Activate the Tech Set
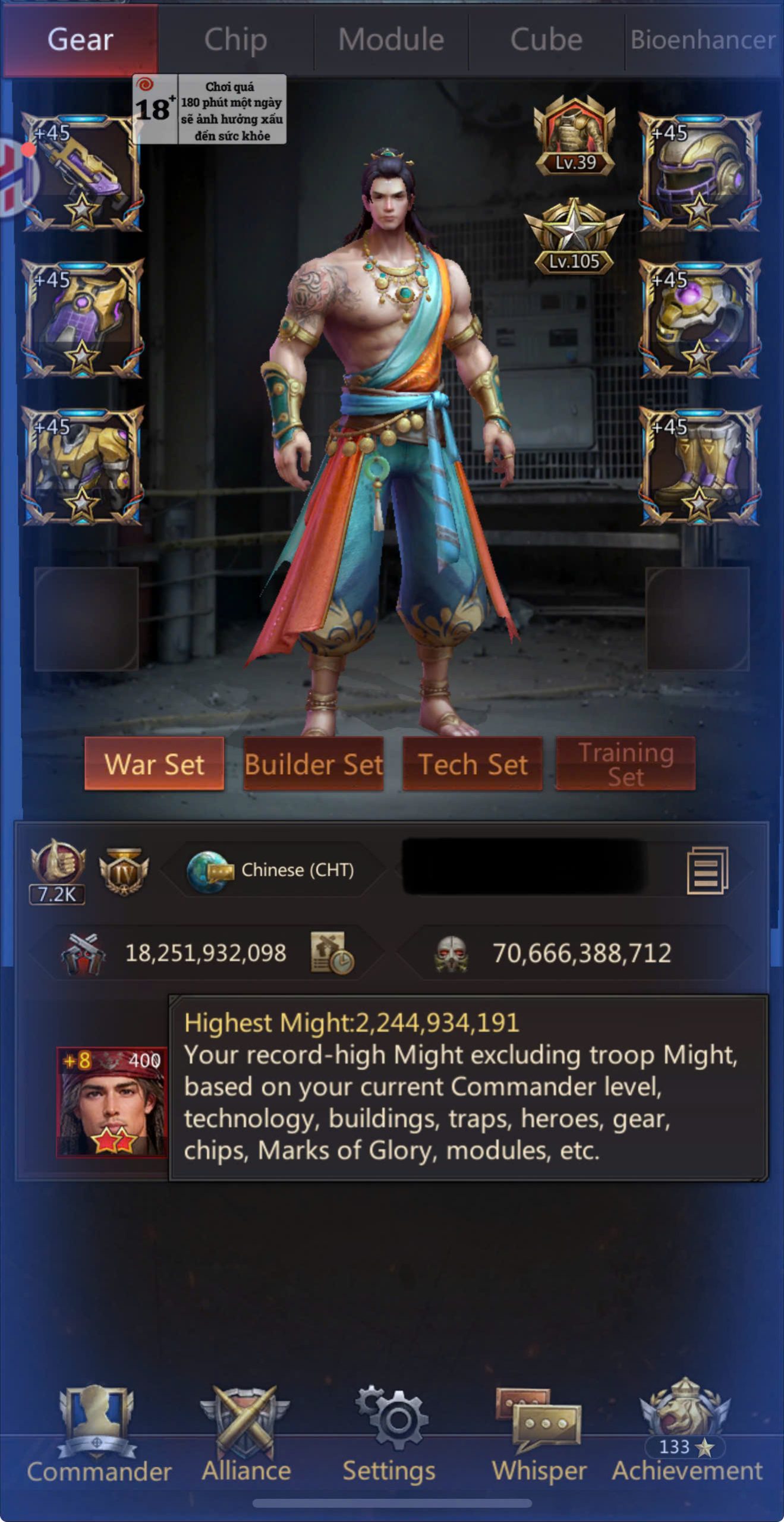The height and width of the screenshot is (1522, 784). [473, 764]
